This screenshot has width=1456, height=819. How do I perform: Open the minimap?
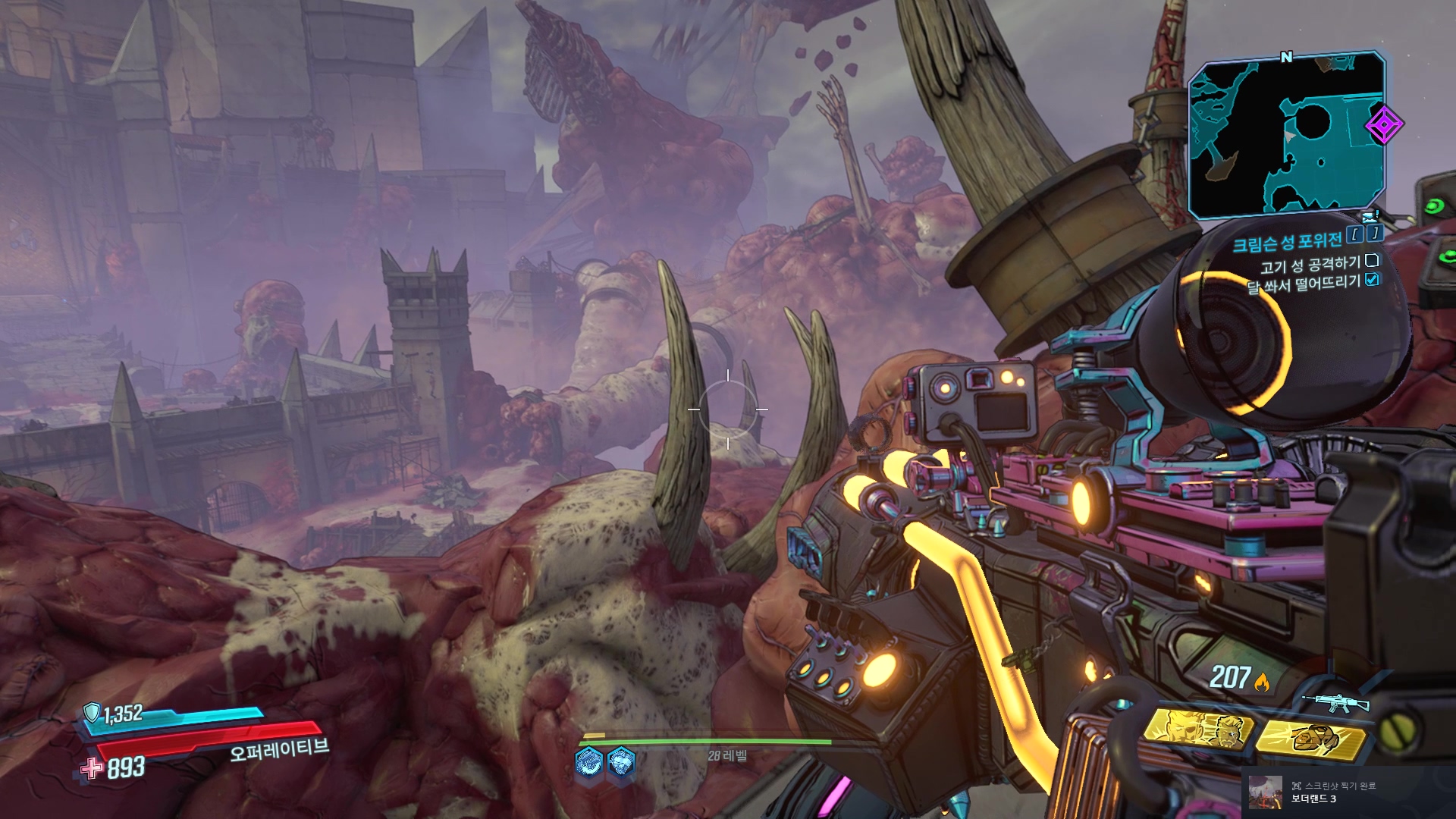[1286, 136]
